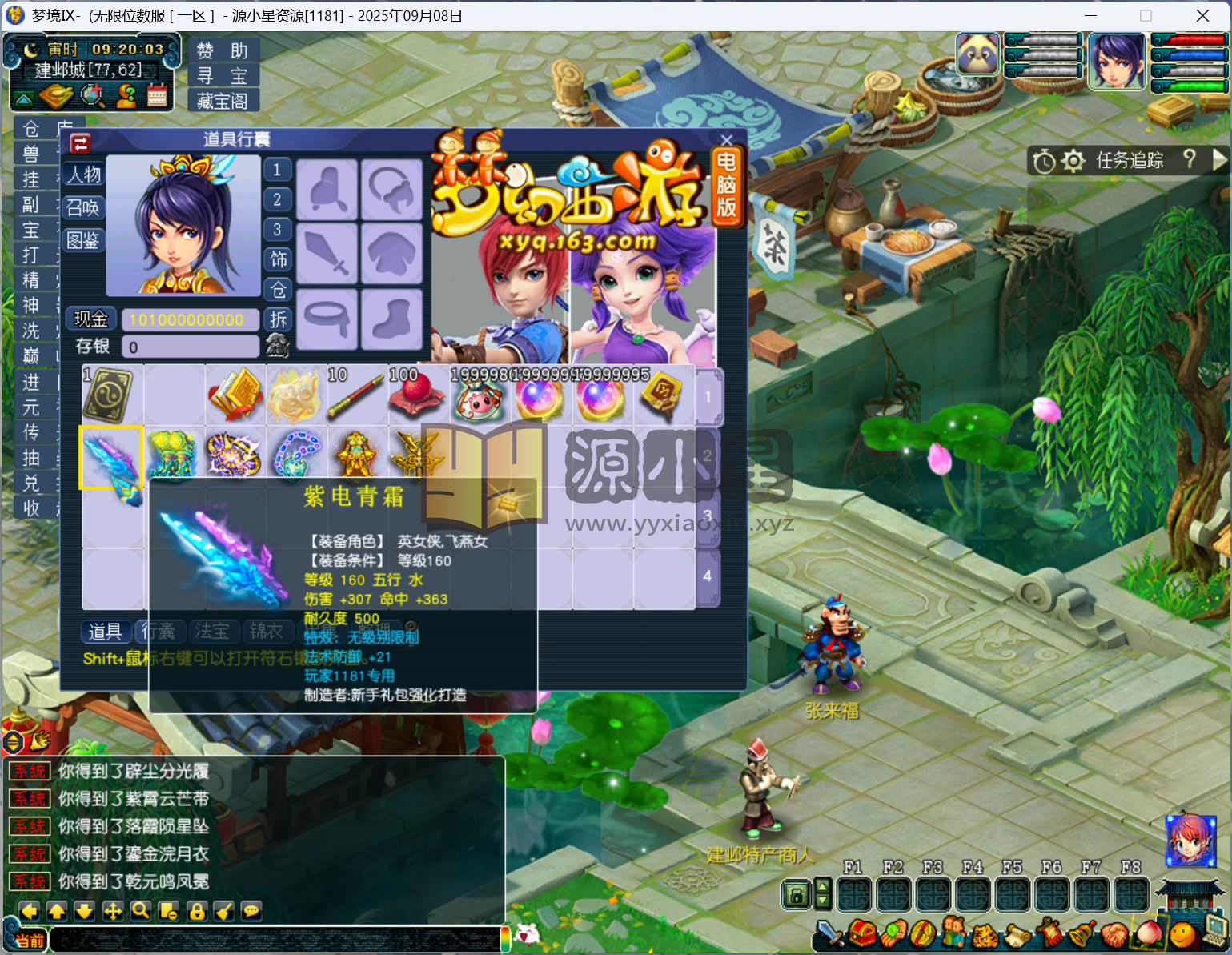Click the up stepper arrow beside the shortcut bar lock
This screenshot has width=1232, height=955.
(x=824, y=887)
